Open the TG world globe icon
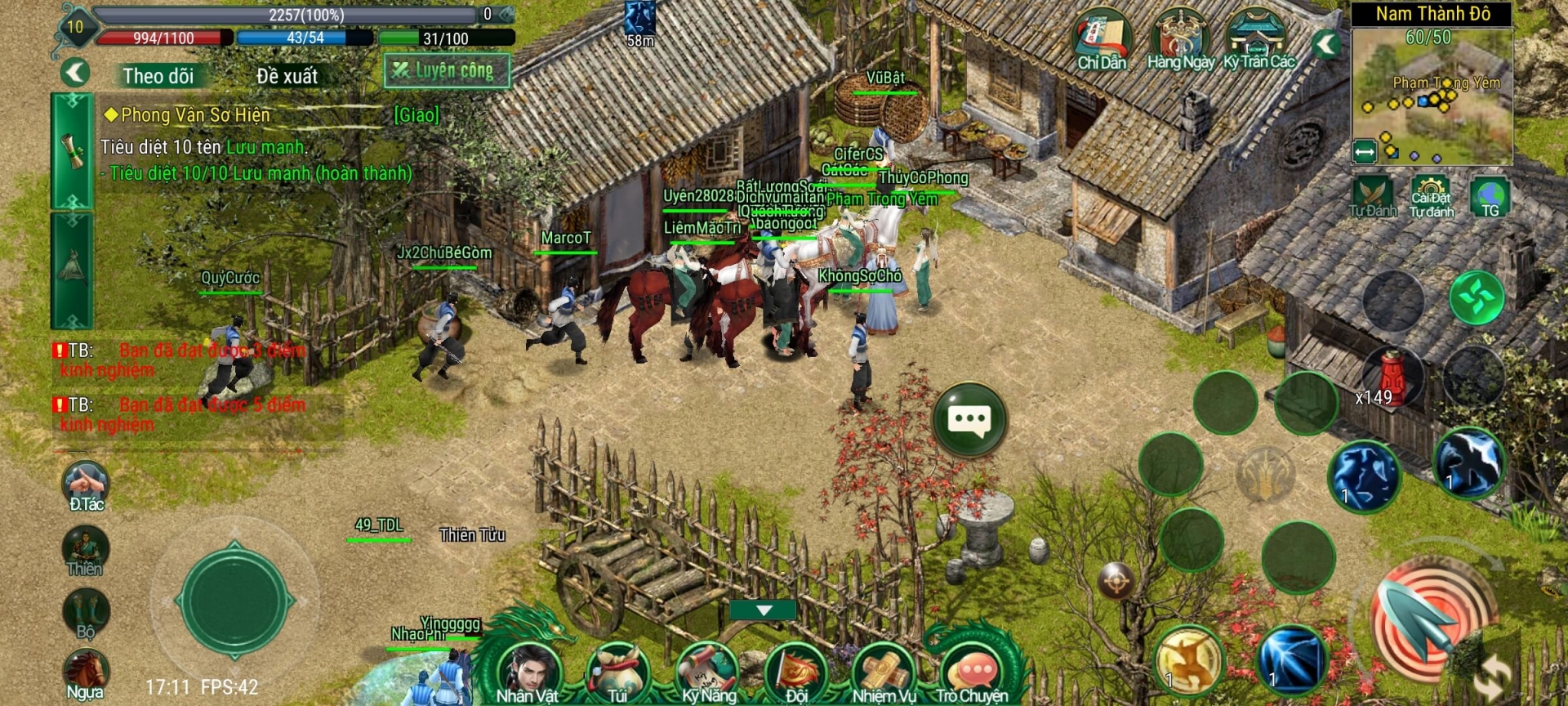Viewport: 1568px width, 706px height. click(1490, 196)
